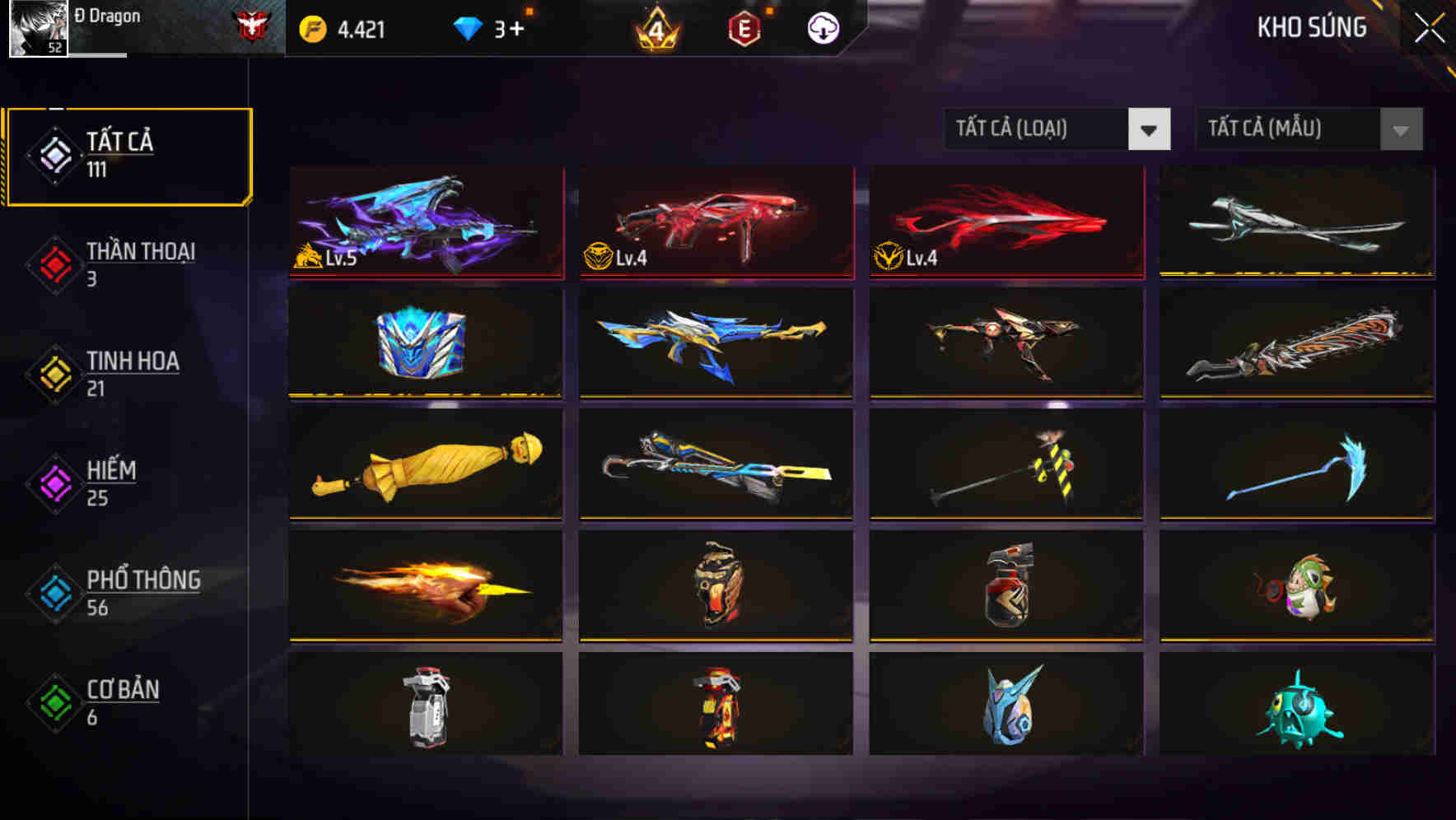Expand the arrow on the weapon type filter

1150,129
